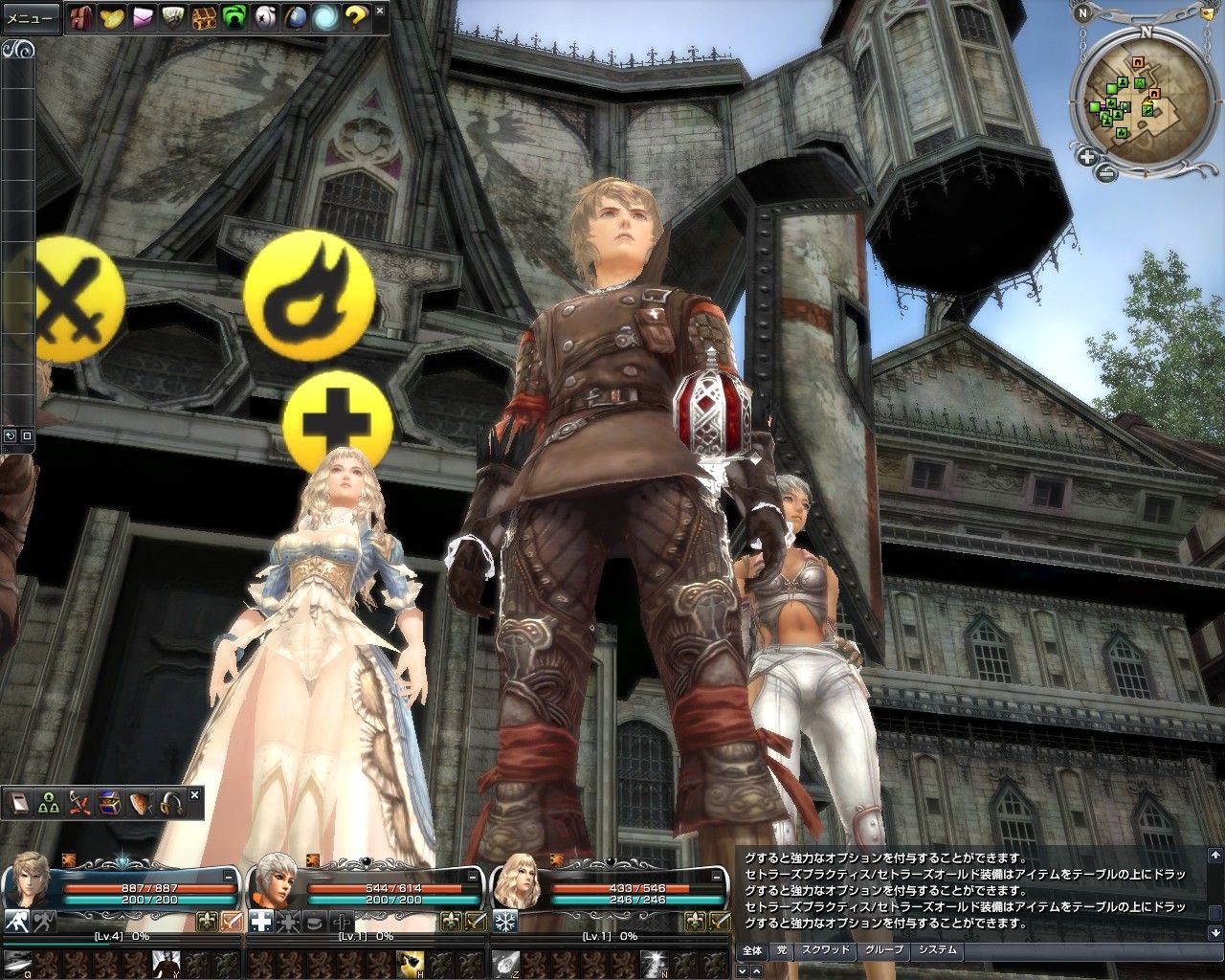Click the headphones icon in shortcut bar
Image resolution: width=1225 pixels, height=980 pixels.
(x=171, y=804)
